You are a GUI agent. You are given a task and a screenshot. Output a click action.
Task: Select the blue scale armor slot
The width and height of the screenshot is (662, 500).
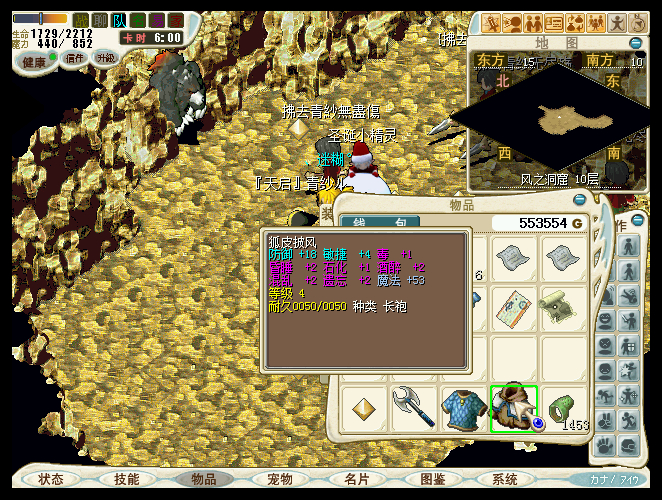[463, 409]
